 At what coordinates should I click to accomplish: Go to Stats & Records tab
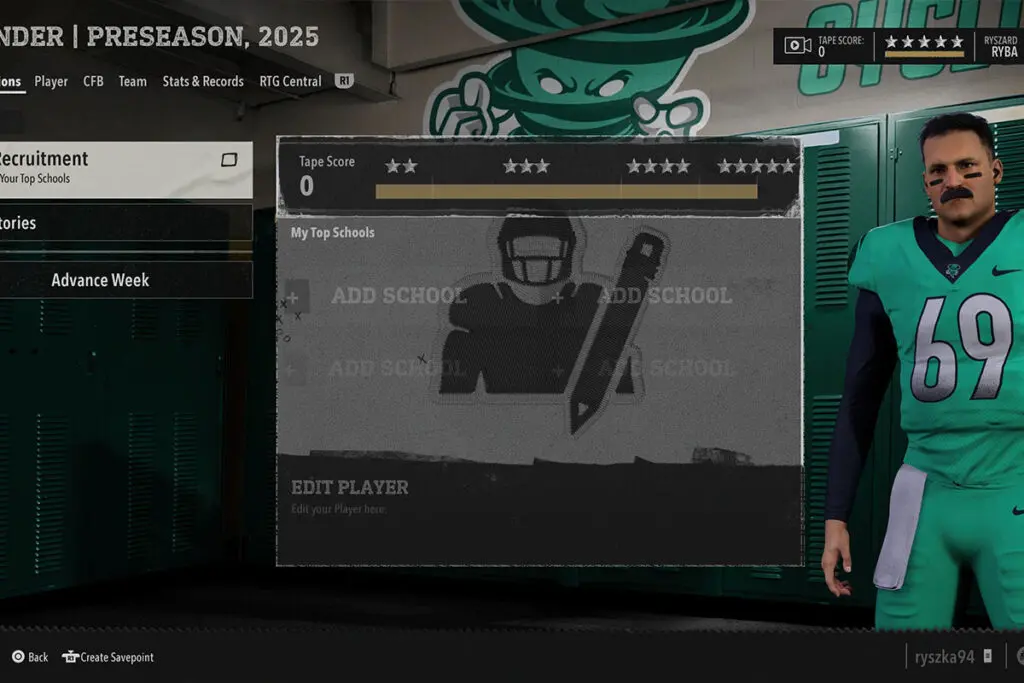(x=203, y=81)
